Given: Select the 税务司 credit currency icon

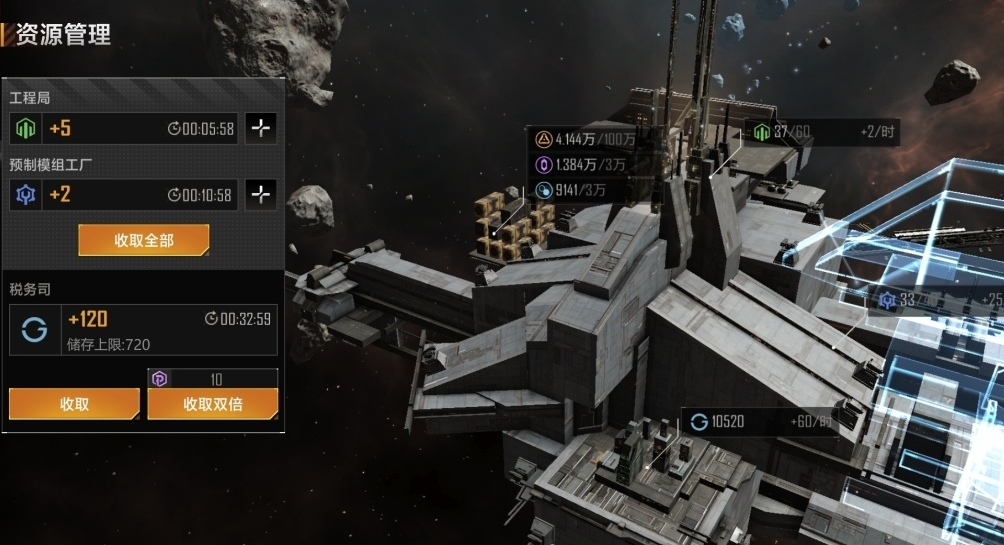Looking at the screenshot, I should click(x=34, y=331).
